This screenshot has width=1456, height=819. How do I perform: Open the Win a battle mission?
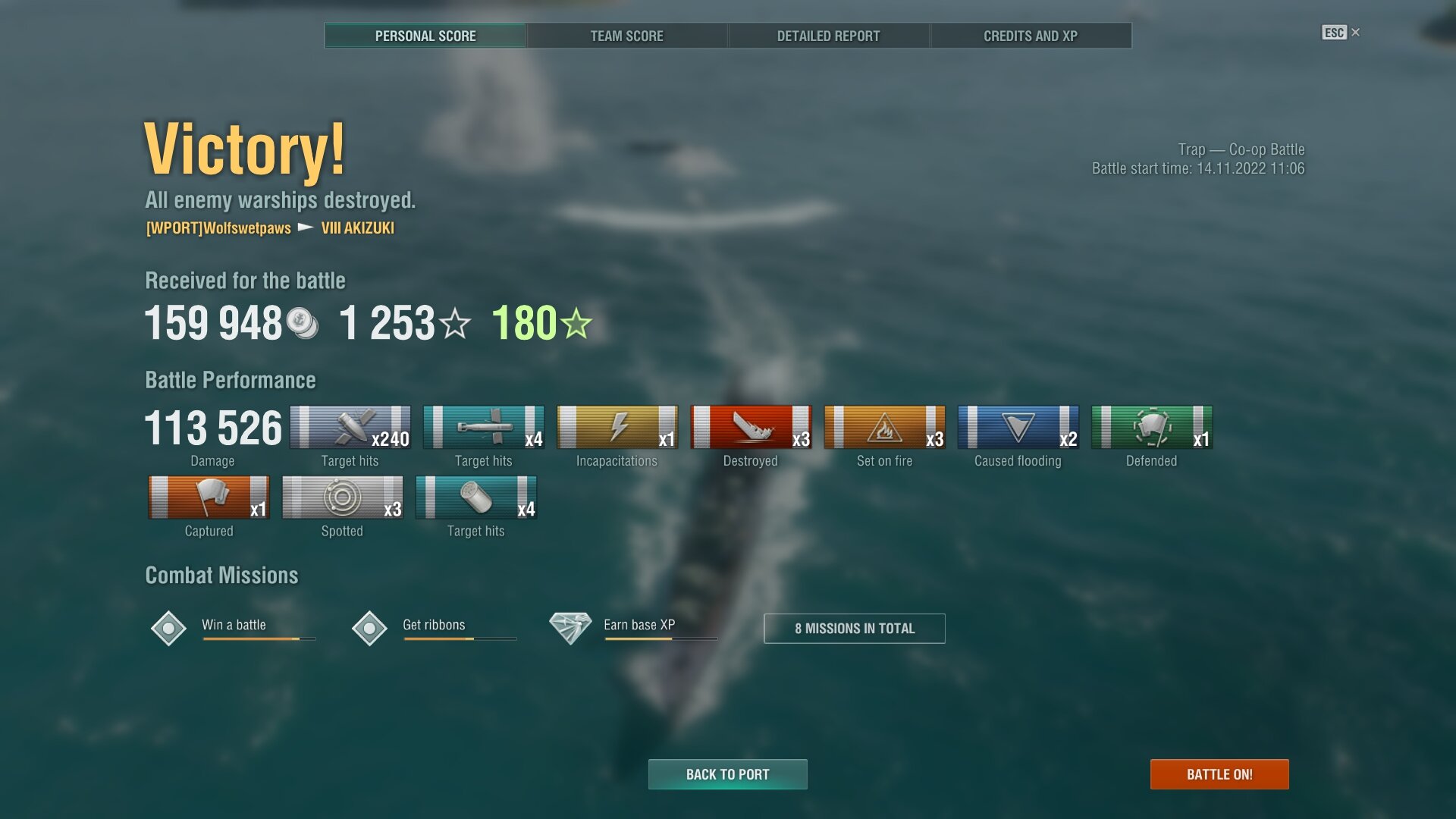click(234, 626)
